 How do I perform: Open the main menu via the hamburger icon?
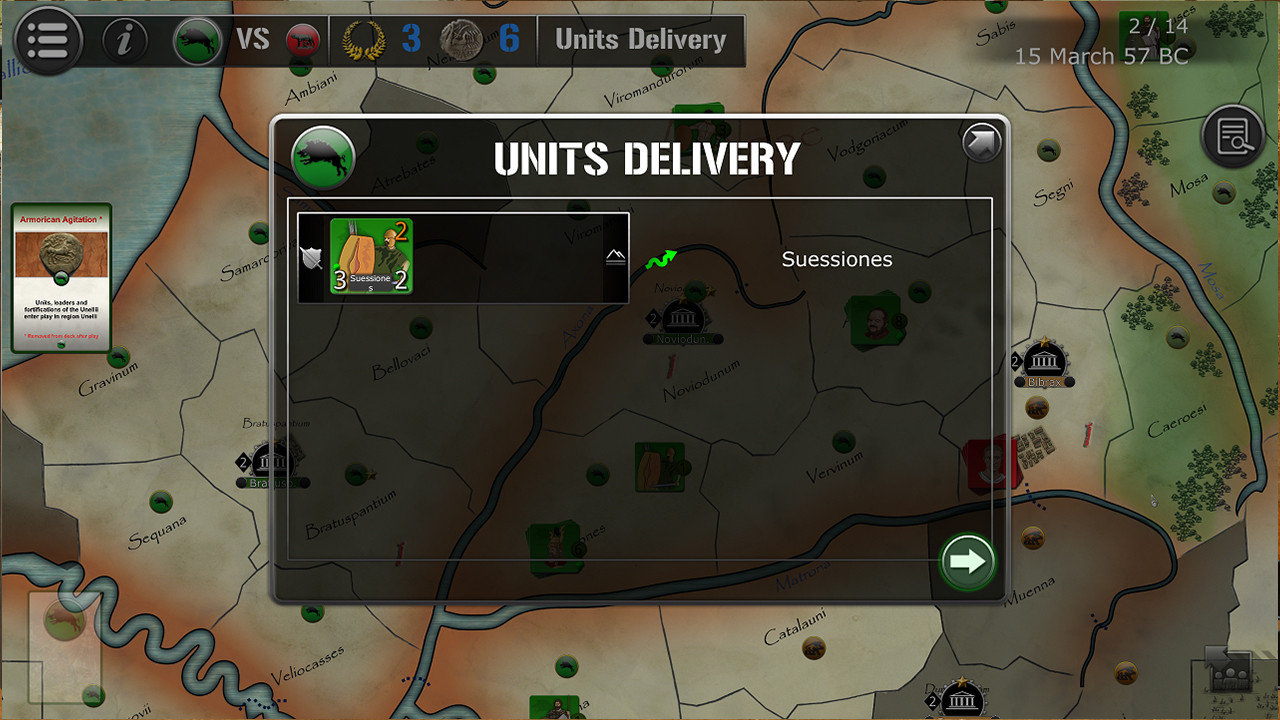point(48,40)
